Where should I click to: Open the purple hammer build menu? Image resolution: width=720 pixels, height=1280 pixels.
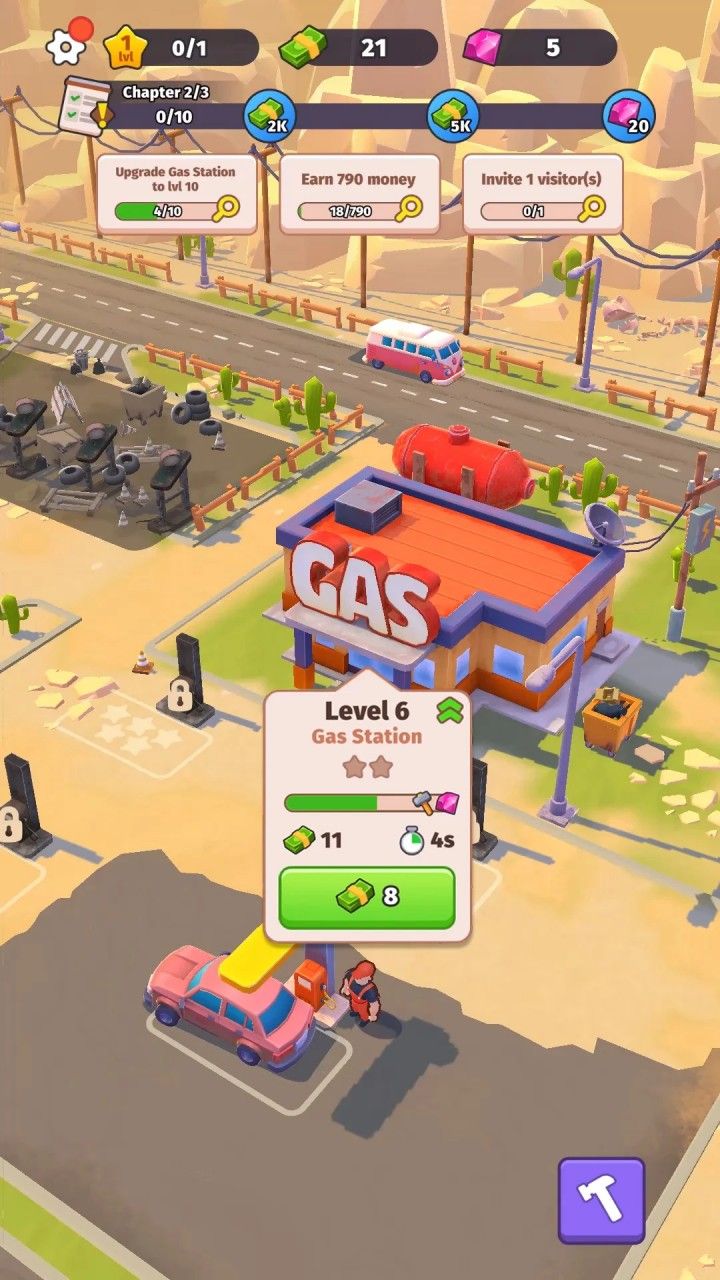coord(601,1200)
